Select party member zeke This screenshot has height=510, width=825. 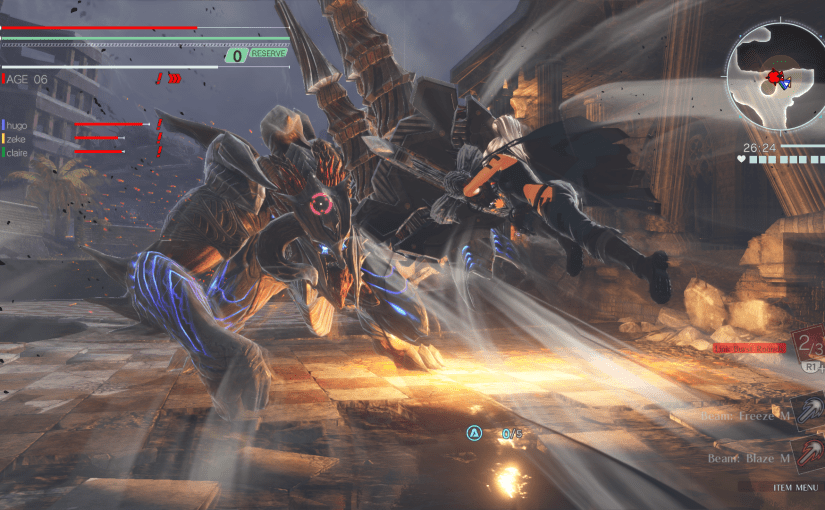tap(17, 138)
